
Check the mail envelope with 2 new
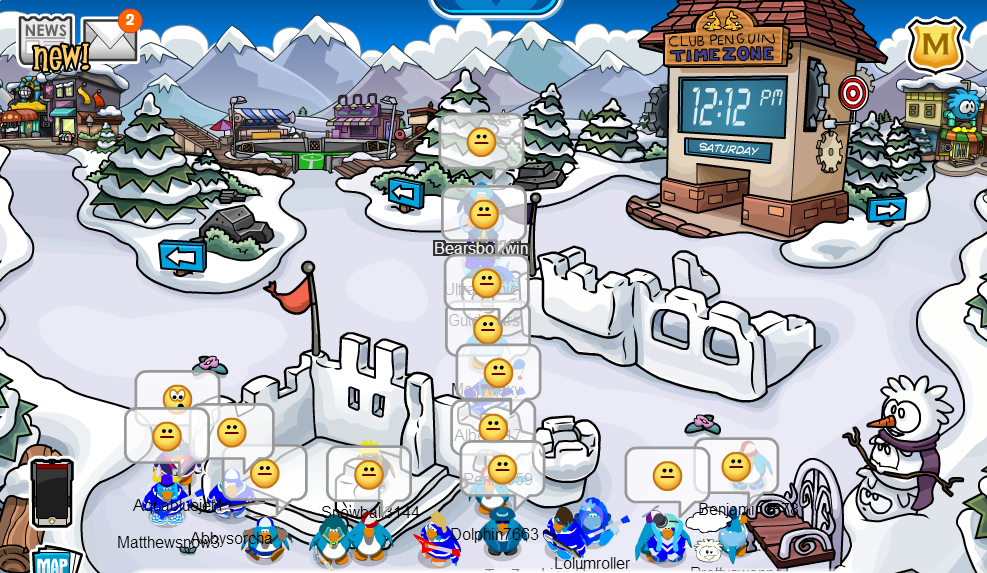[x=109, y=40]
